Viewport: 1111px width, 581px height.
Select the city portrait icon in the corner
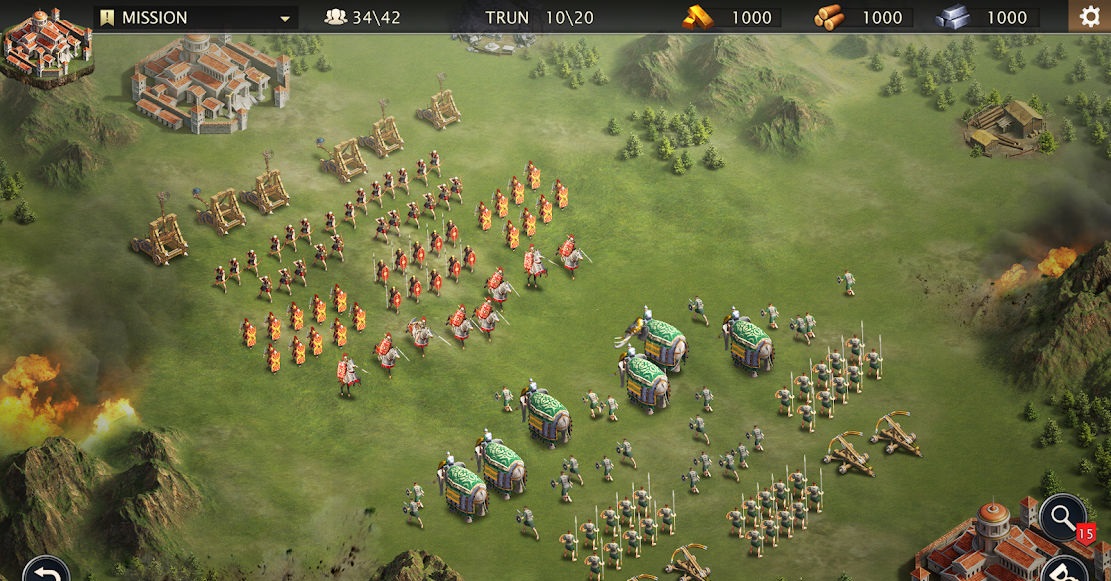46,45
